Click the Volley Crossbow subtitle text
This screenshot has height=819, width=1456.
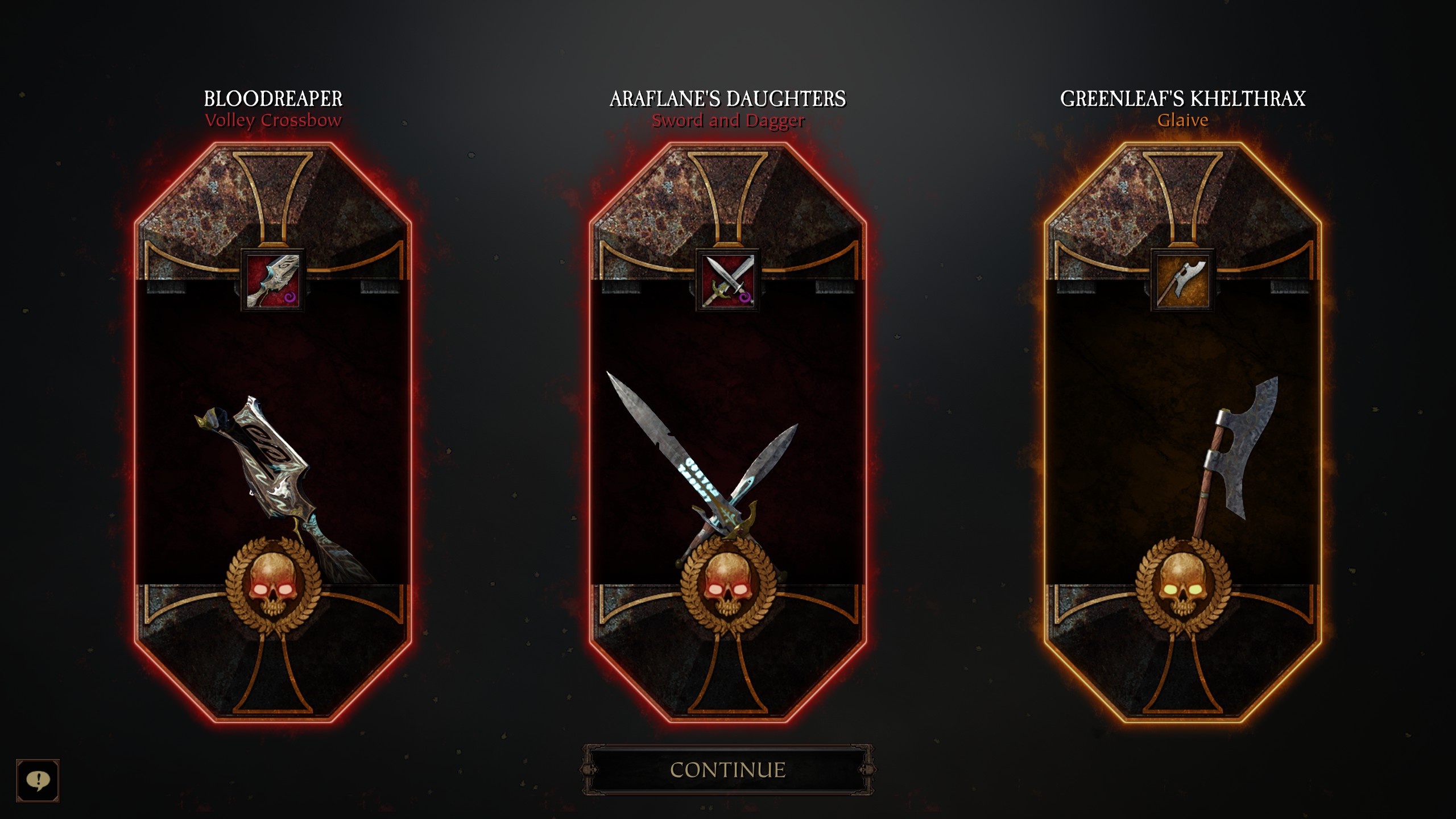pos(273,120)
